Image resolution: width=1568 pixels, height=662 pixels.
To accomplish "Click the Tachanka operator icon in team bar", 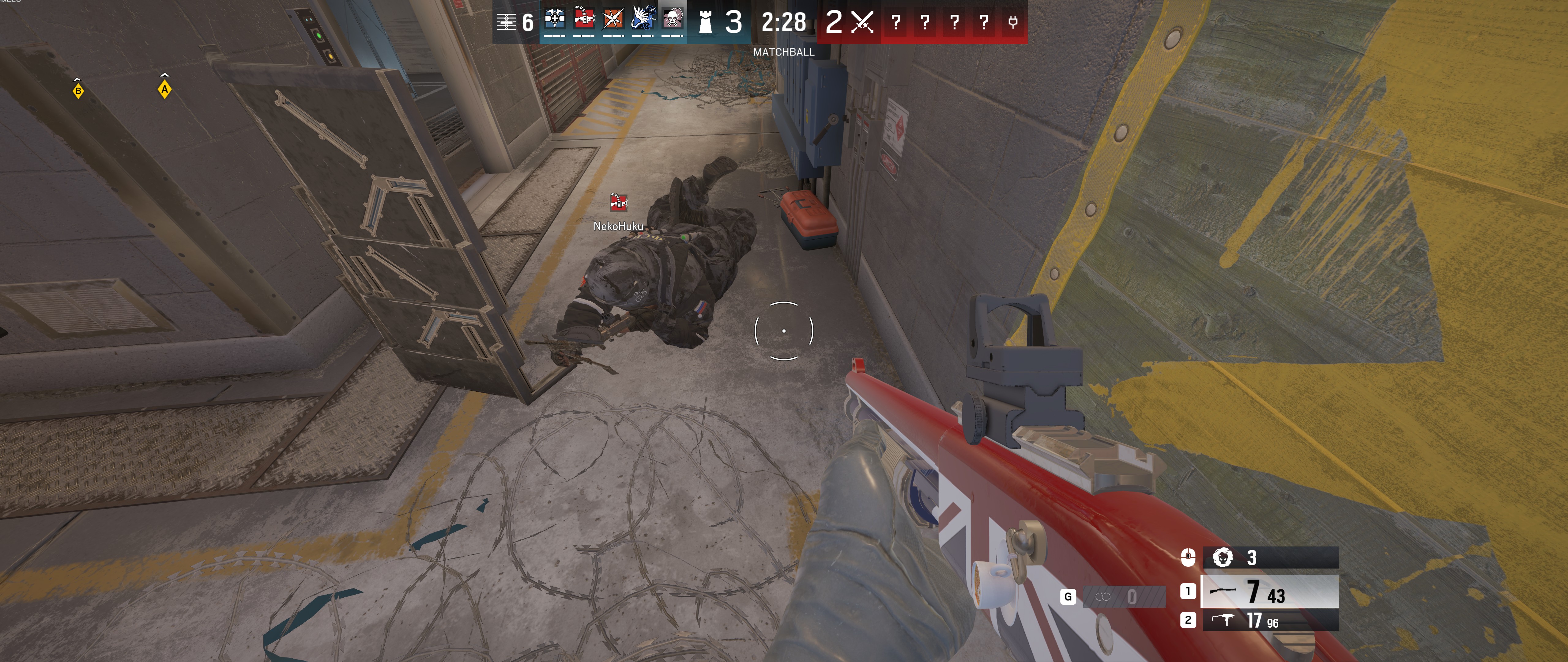I will (x=584, y=20).
